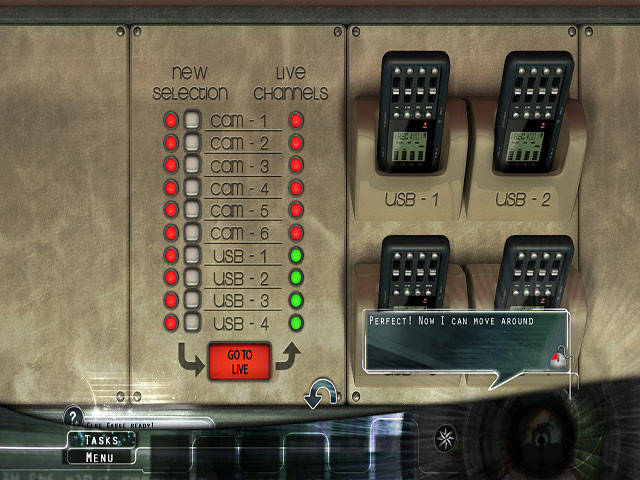Click the question mark hint icon
This screenshot has height=480, width=640.
(x=72, y=415)
